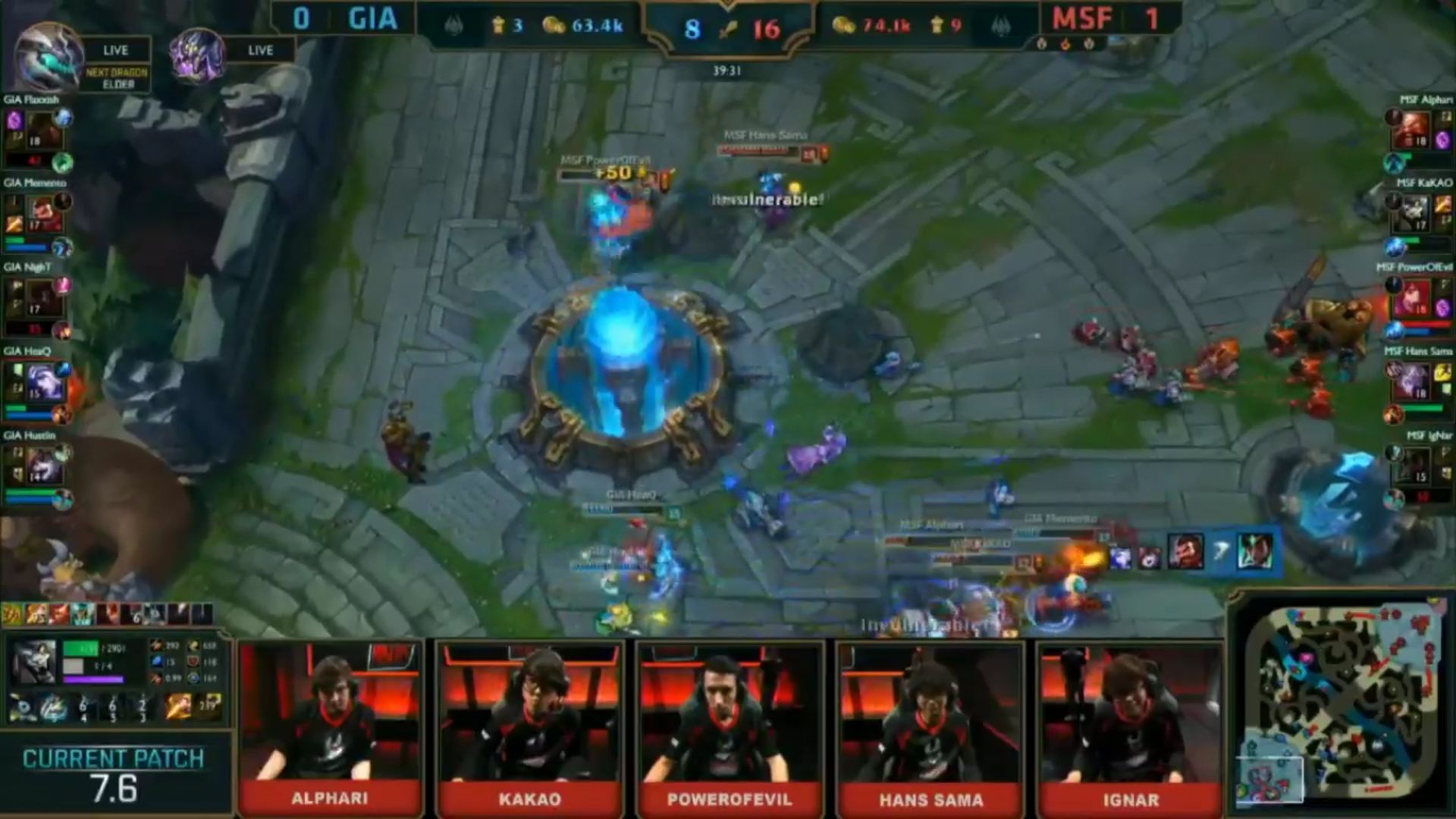
Task: Select GIA HeaQ's champion portrait
Action: 44,381
